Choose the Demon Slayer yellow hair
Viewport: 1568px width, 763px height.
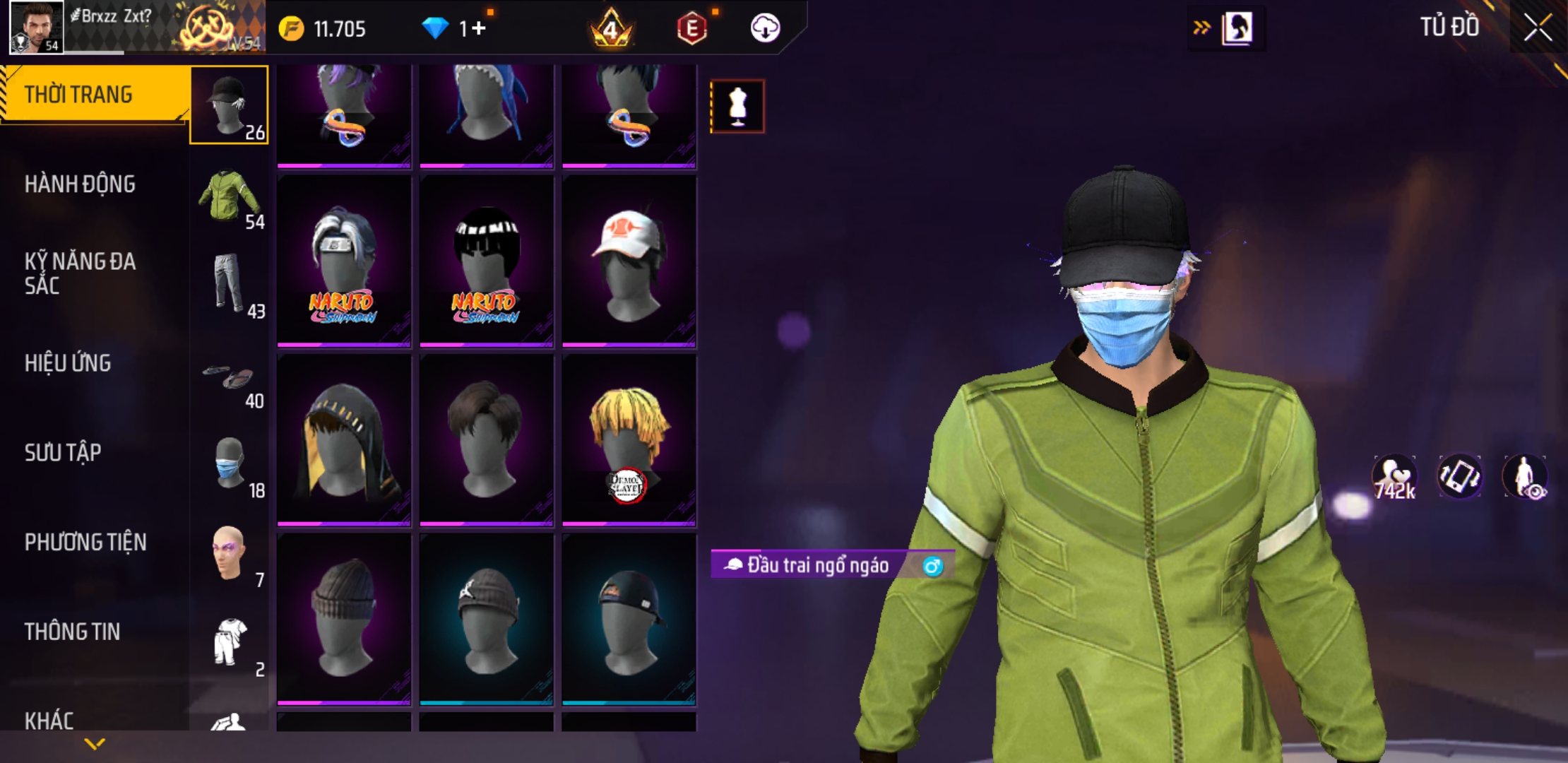[x=629, y=440]
